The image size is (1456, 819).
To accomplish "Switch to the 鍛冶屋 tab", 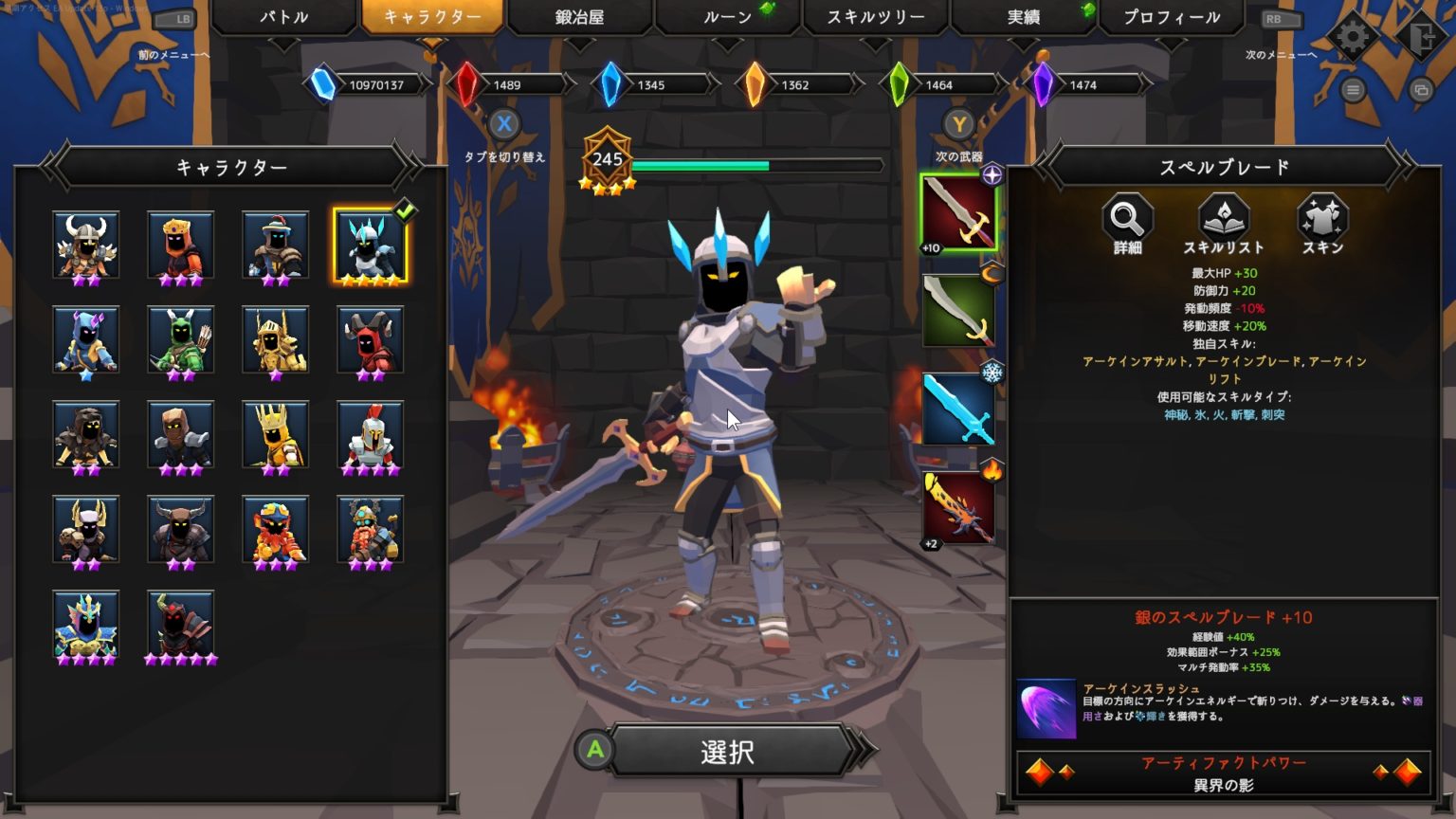I will tap(581, 17).
